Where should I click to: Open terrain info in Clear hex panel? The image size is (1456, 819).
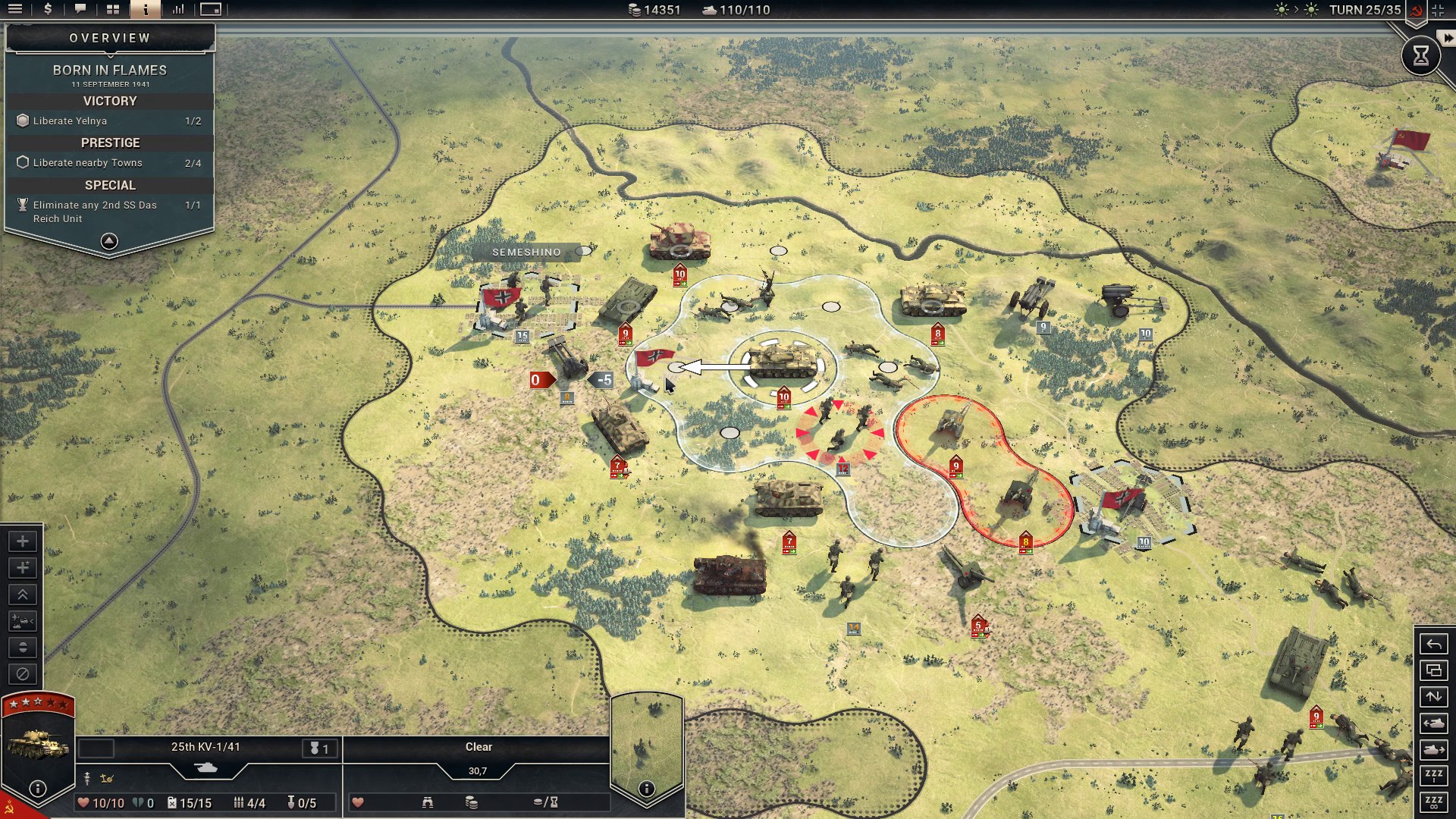646,789
